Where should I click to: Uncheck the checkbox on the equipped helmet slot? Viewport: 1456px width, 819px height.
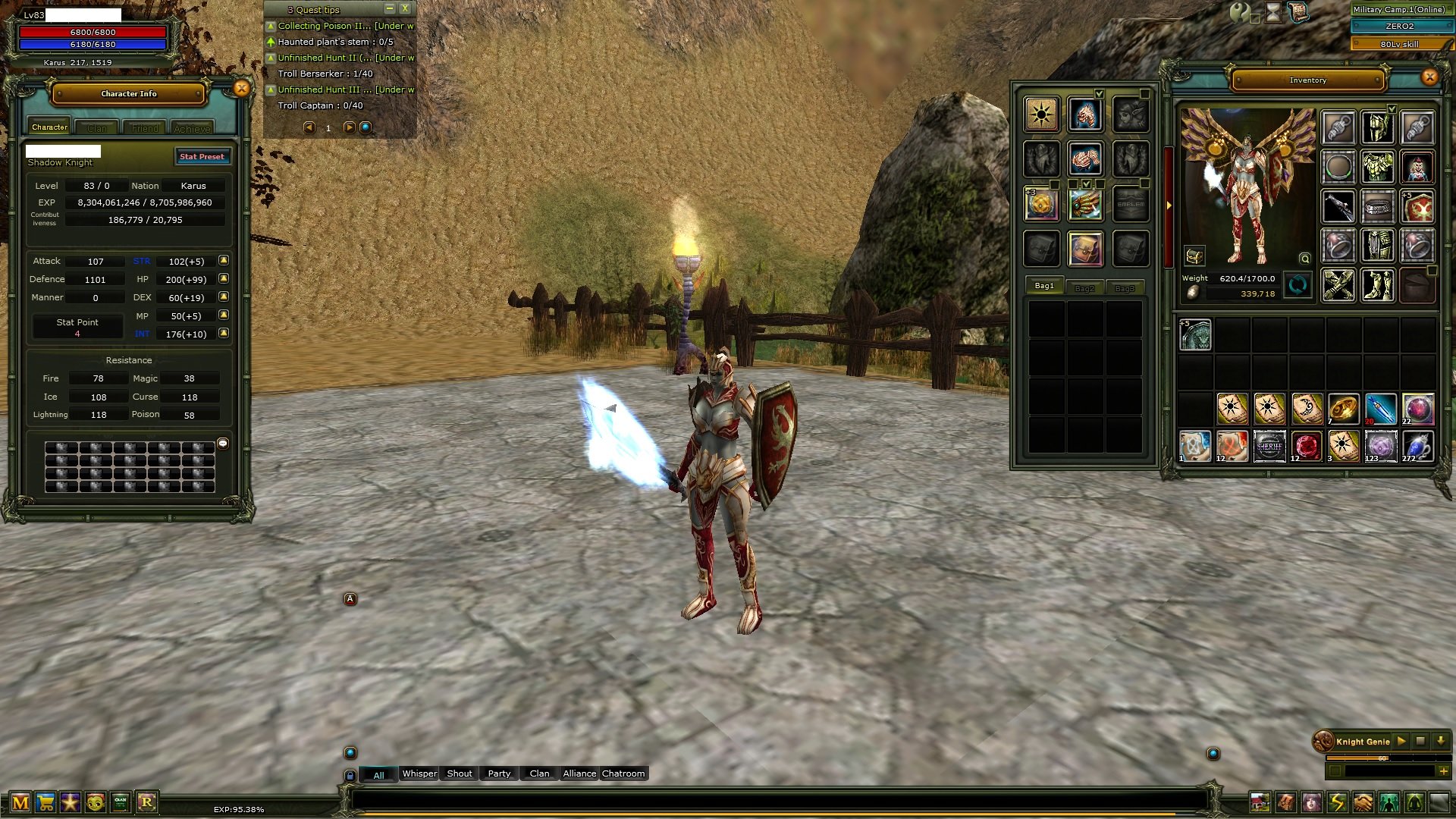(1392, 109)
